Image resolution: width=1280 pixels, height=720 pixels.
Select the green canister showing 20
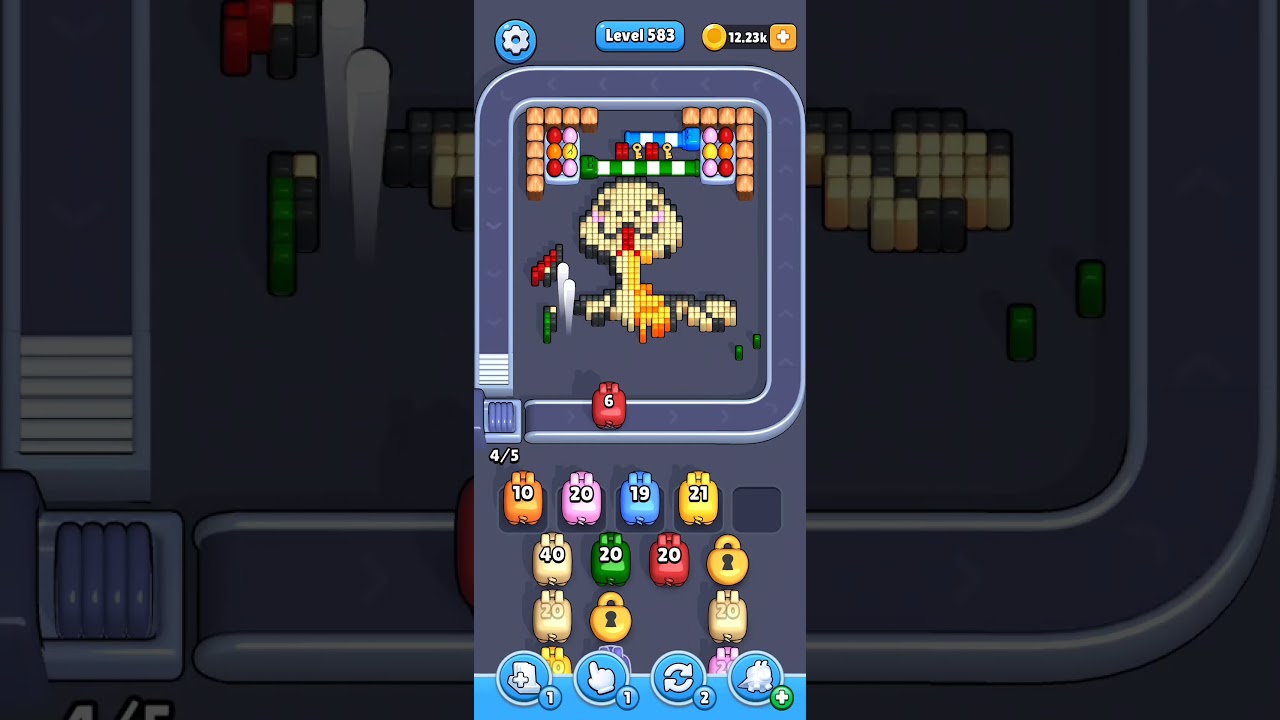(612, 557)
